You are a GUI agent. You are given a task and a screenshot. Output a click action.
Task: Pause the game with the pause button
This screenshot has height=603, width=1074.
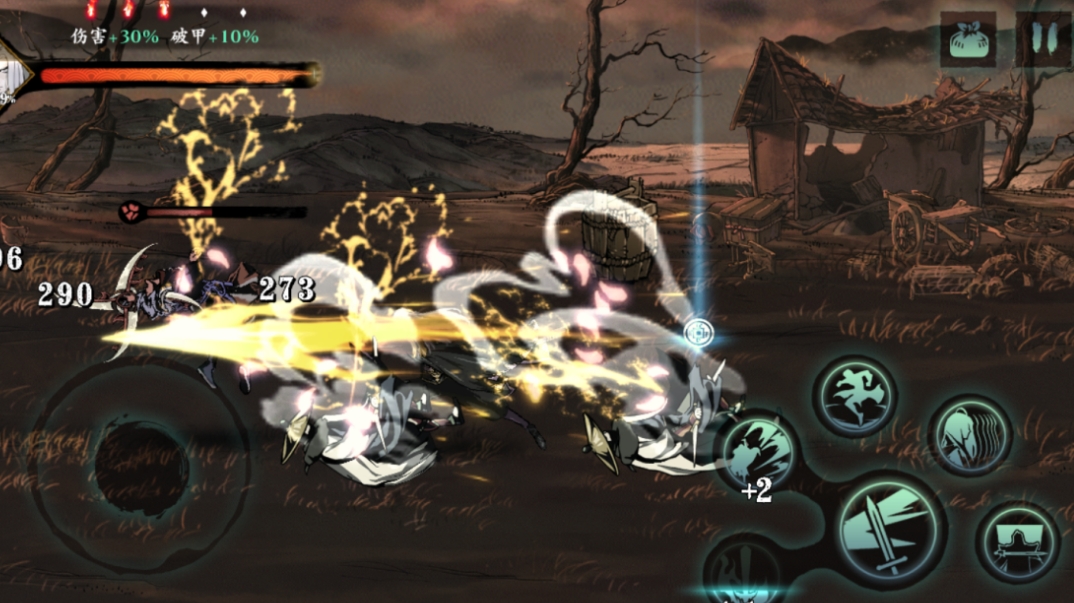point(1044,40)
